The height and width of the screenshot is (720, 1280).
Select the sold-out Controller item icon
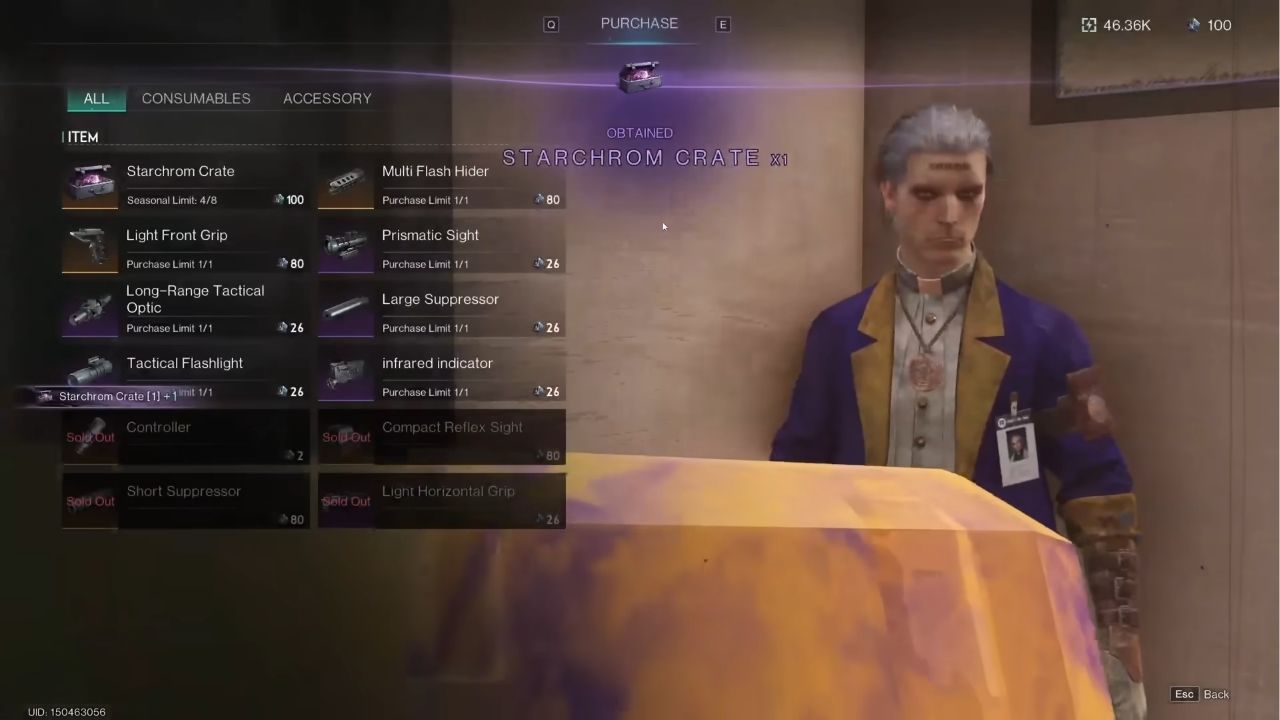[89, 437]
